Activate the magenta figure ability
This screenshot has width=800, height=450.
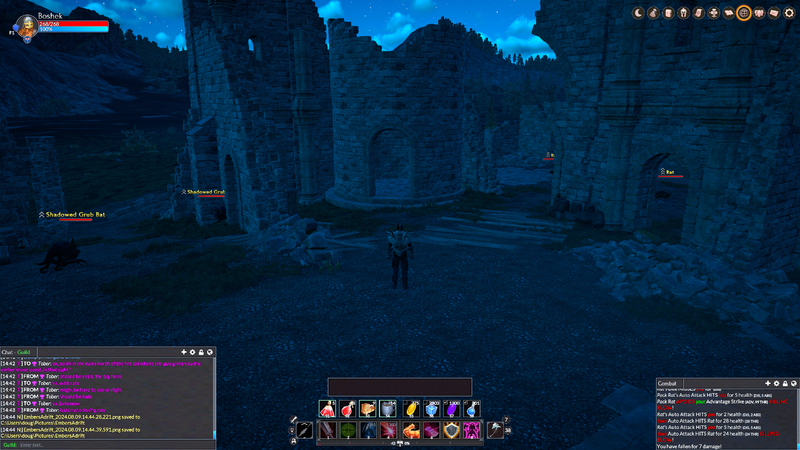point(473,430)
